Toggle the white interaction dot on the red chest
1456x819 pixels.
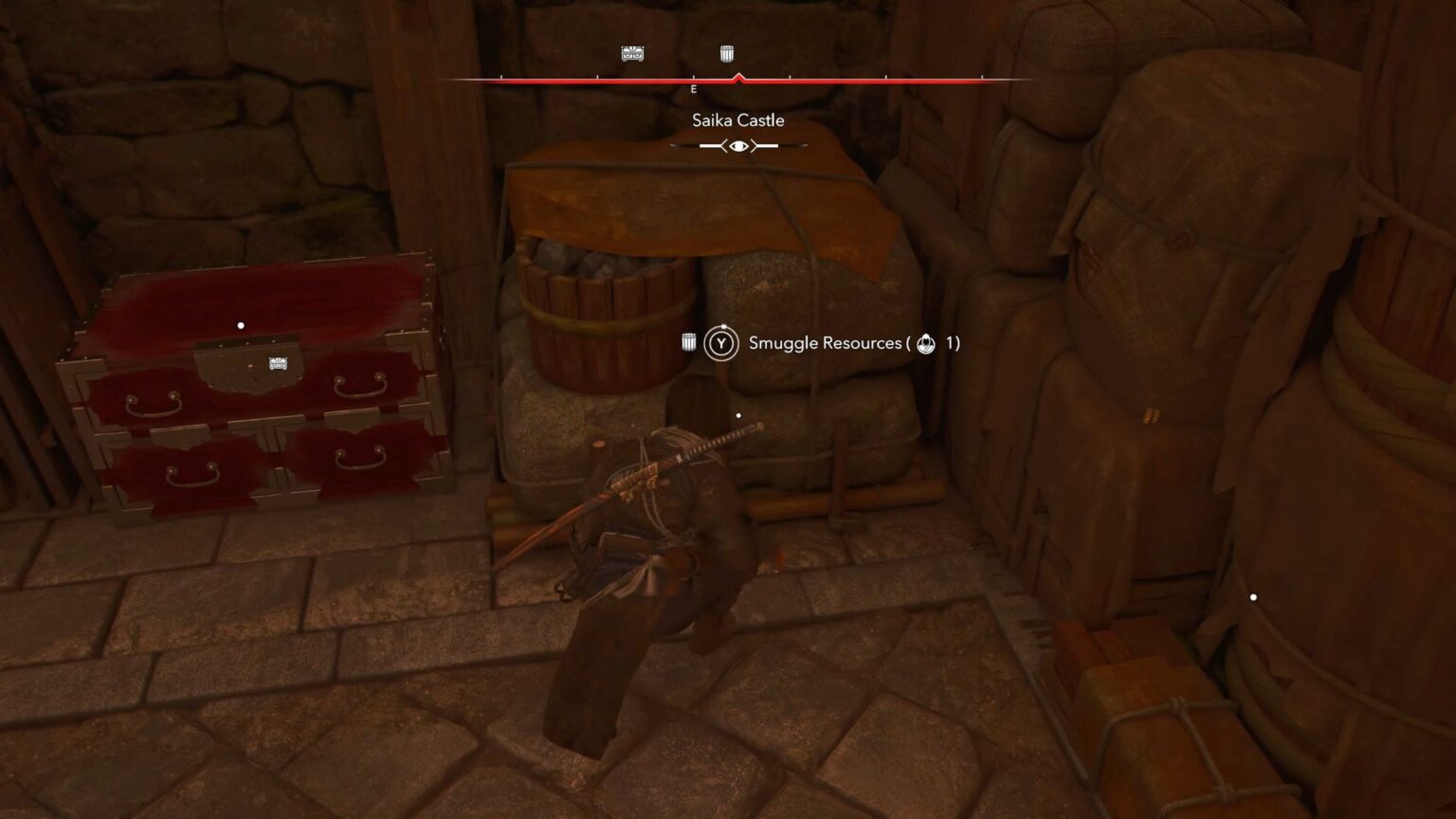[240, 324]
